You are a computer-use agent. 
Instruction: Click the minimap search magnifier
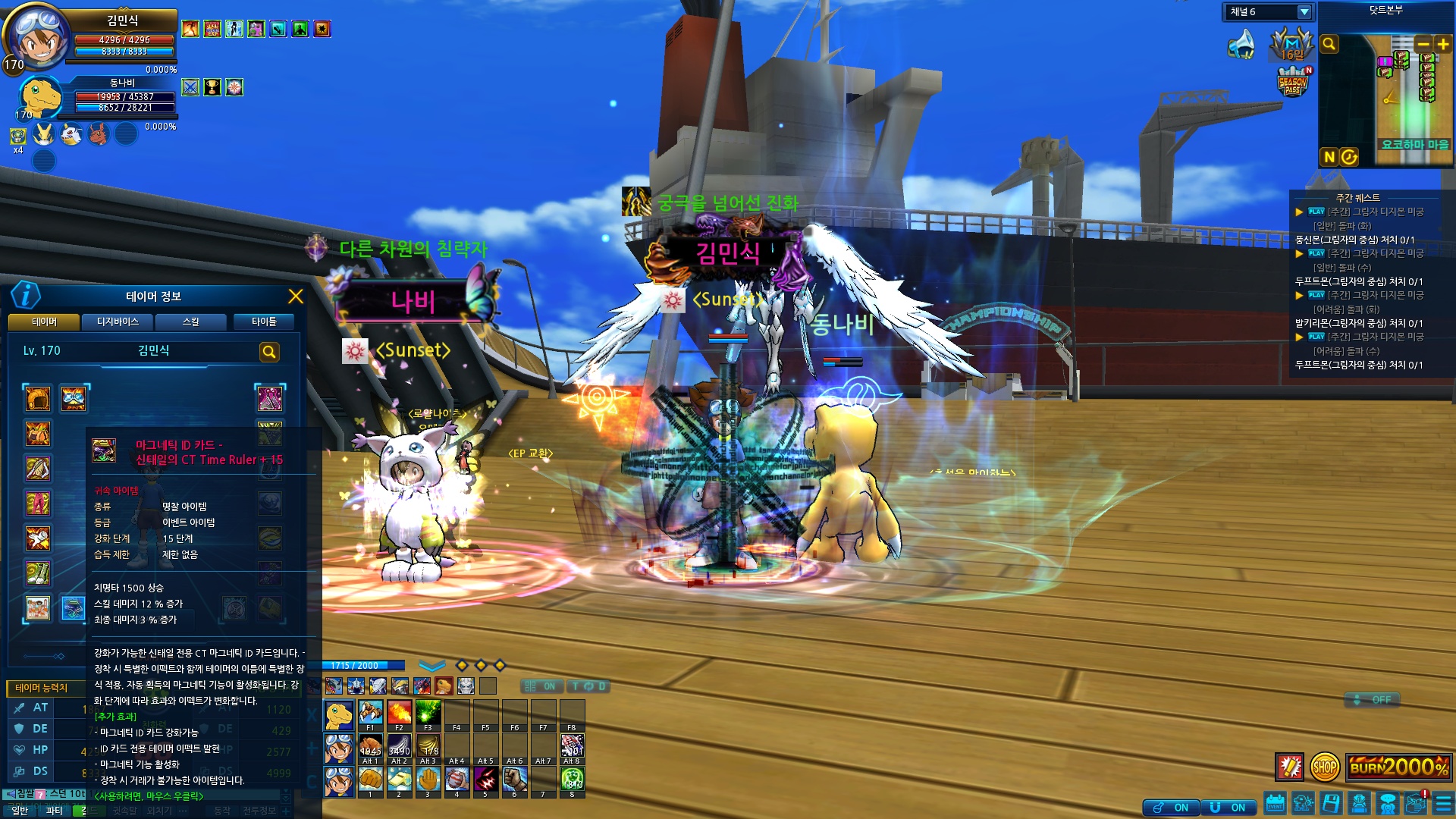coord(1329,44)
